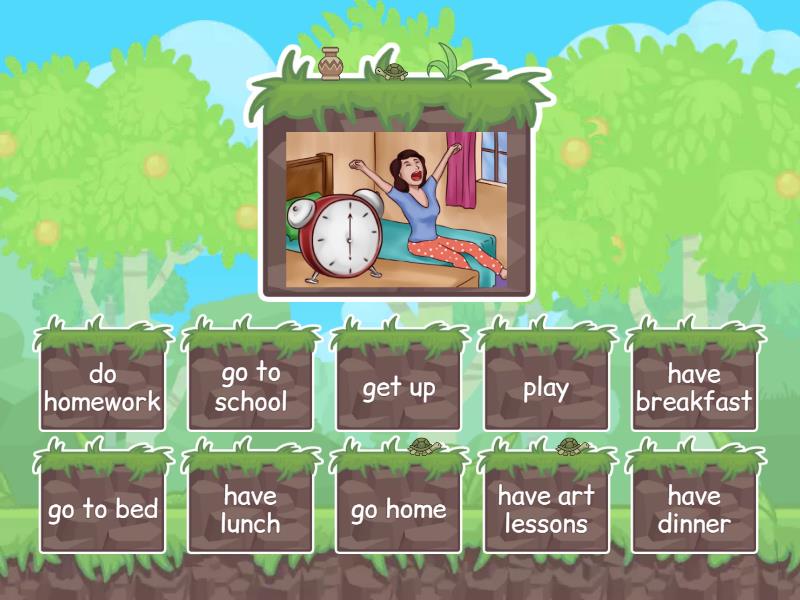The height and width of the screenshot is (600, 800).
Task: Choose the 'go to school' answer
Action: point(250,388)
